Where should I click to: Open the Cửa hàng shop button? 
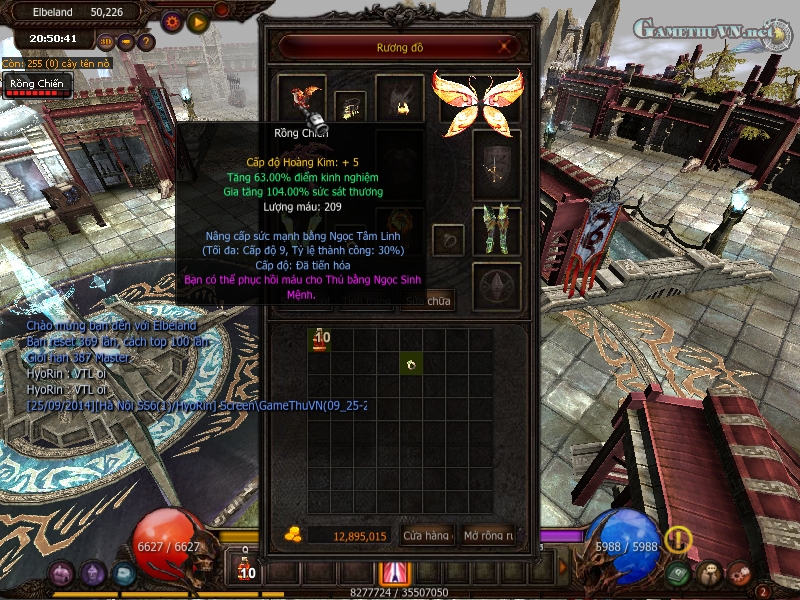[427, 536]
